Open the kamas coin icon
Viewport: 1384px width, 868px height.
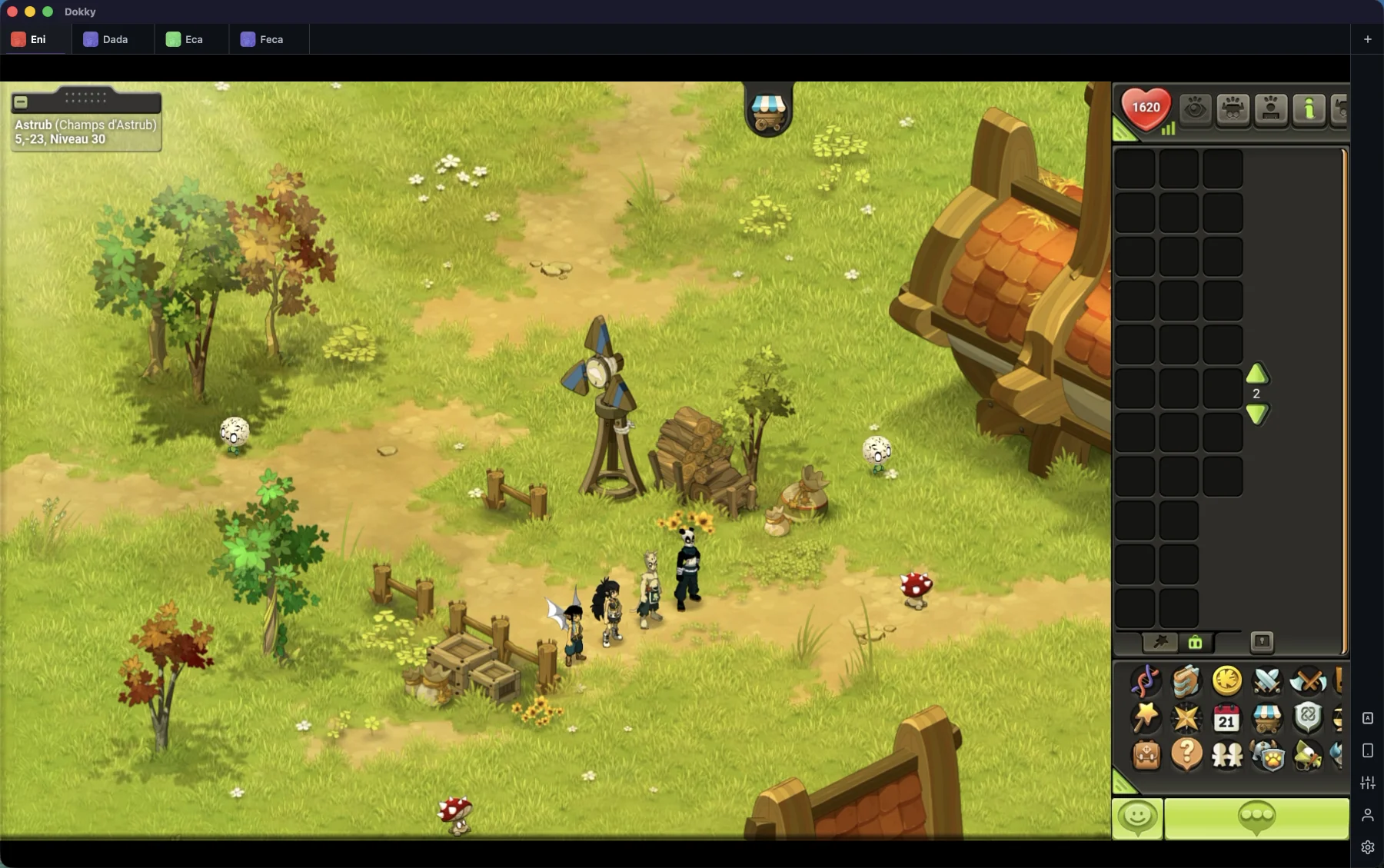pyautogui.click(x=1227, y=682)
